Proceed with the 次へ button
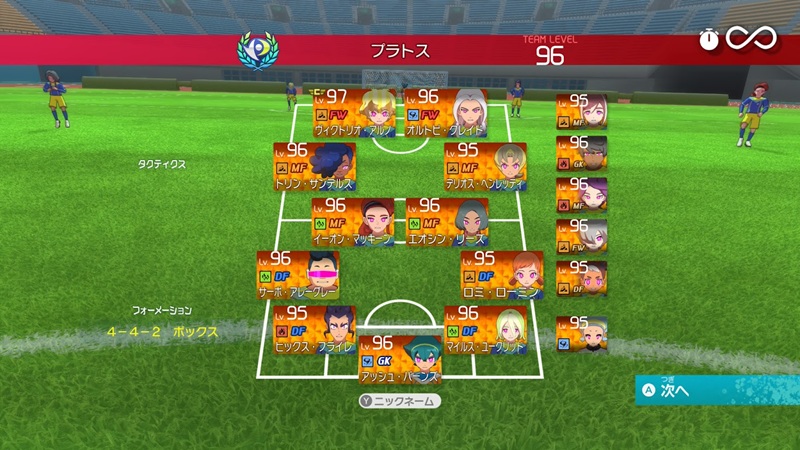 pyautogui.click(x=718, y=390)
